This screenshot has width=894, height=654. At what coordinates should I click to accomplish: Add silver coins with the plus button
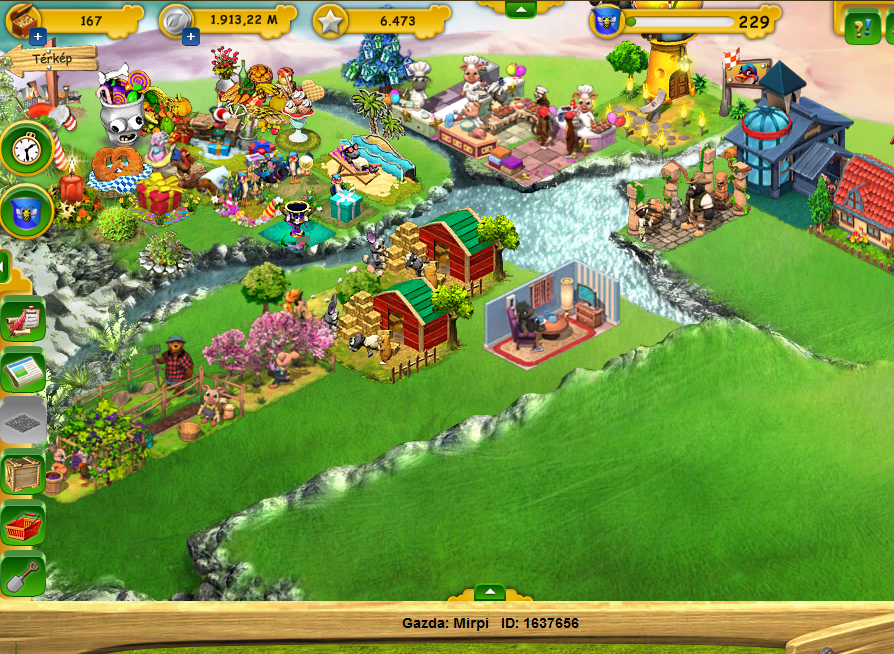click(x=191, y=38)
